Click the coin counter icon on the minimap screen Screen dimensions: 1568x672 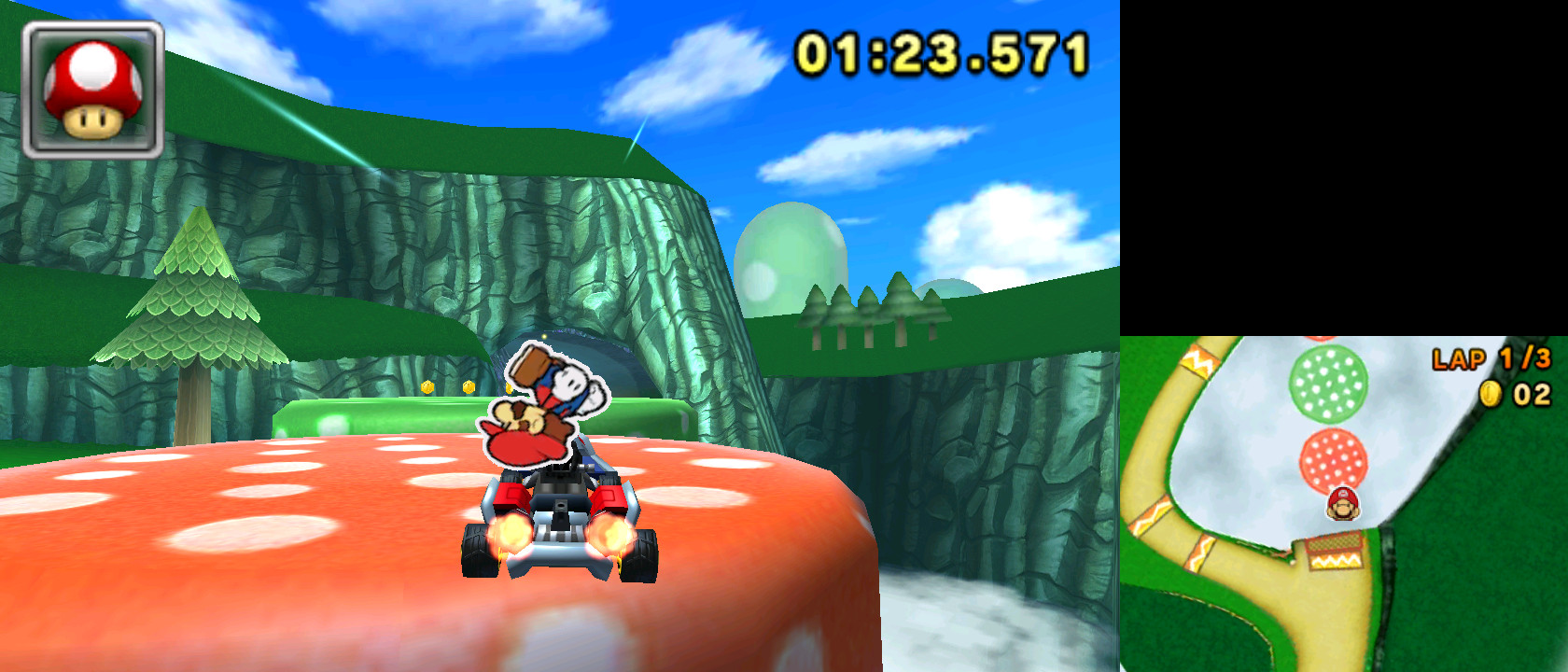pos(1491,394)
